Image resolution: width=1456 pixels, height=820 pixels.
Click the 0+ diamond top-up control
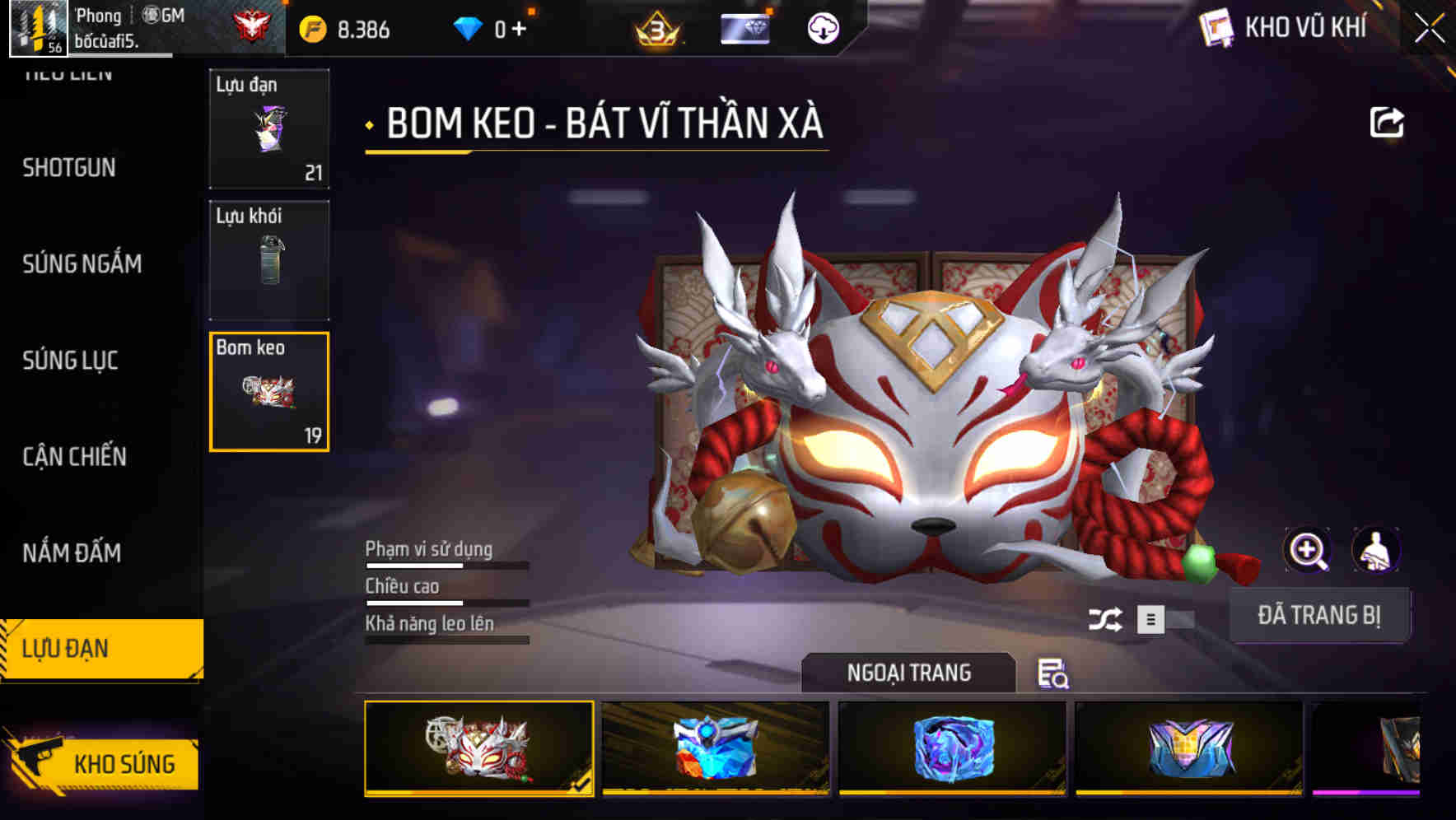(x=506, y=27)
